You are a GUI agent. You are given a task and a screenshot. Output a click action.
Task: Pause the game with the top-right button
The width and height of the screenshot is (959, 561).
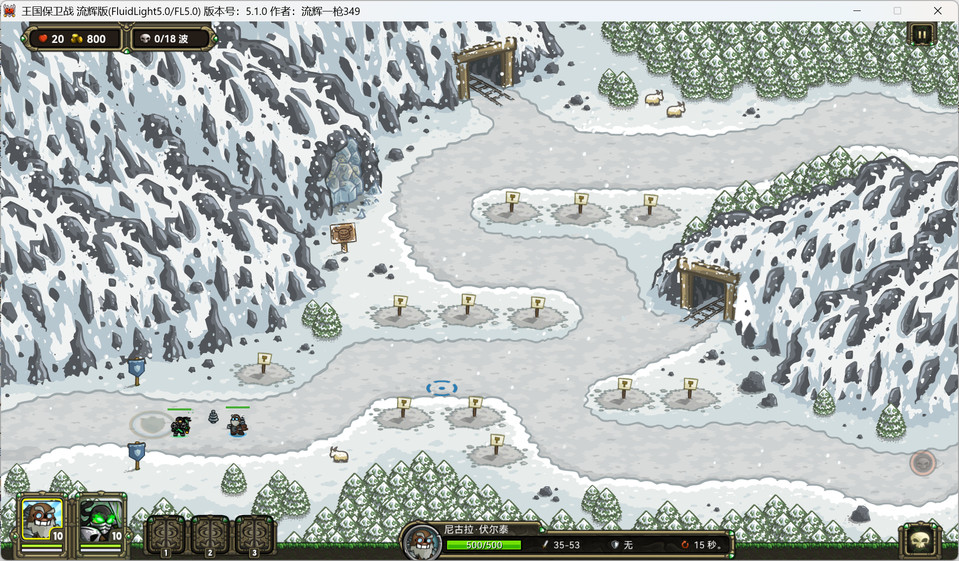[x=921, y=34]
